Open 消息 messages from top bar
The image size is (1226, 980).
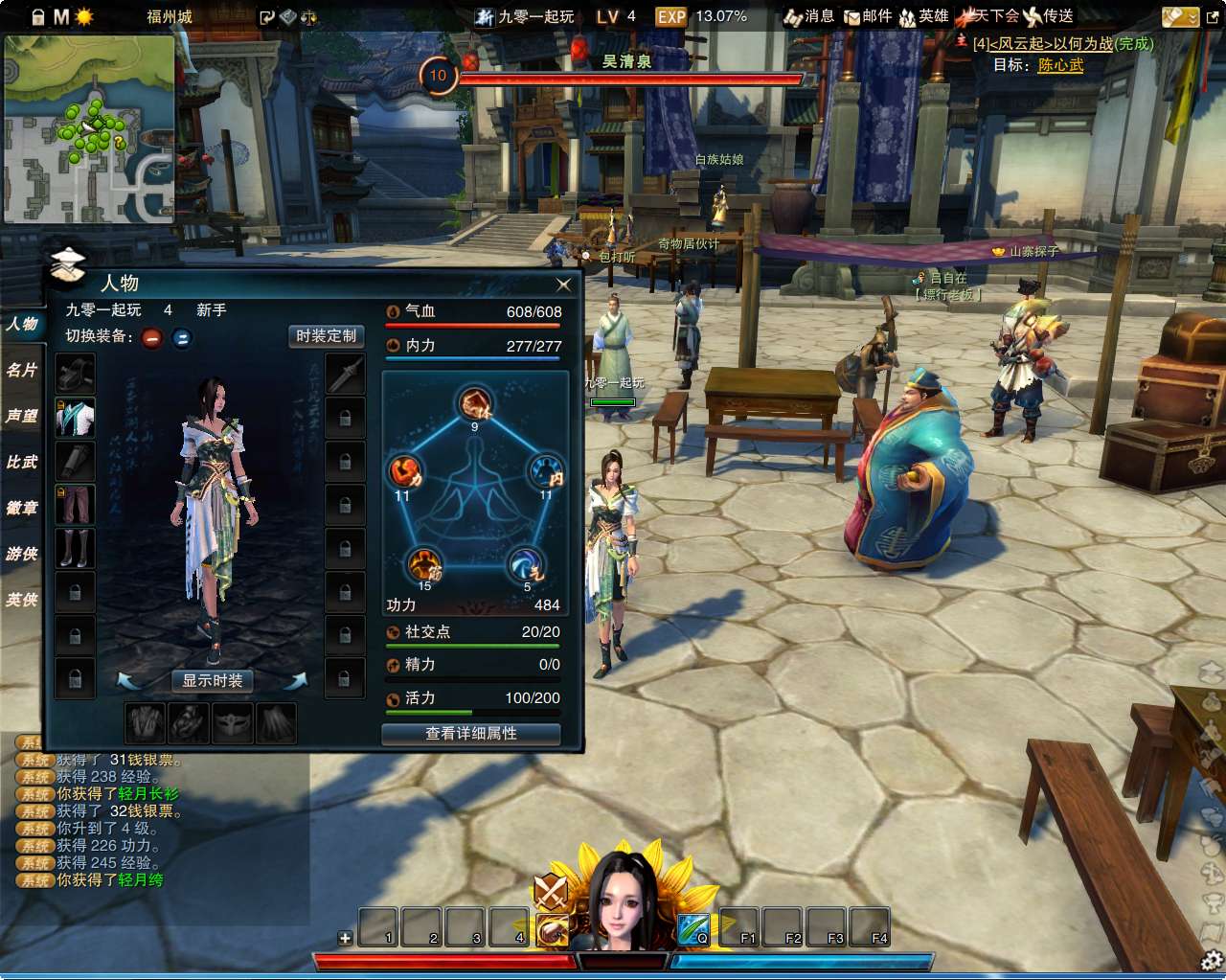(809, 16)
